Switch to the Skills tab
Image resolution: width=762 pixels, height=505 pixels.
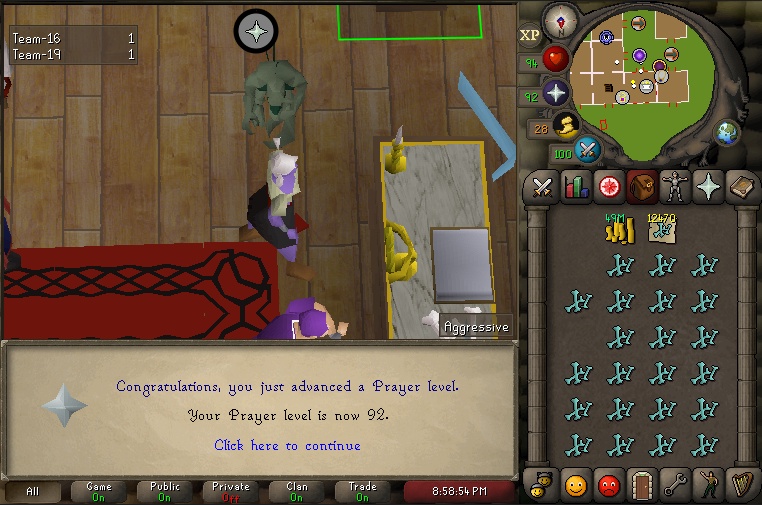click(575, 186)
